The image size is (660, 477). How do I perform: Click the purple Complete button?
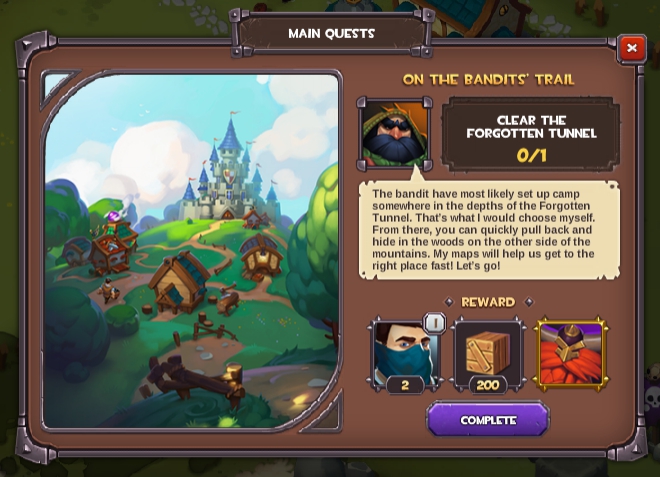pyautogui.click(x=488, y=420)
